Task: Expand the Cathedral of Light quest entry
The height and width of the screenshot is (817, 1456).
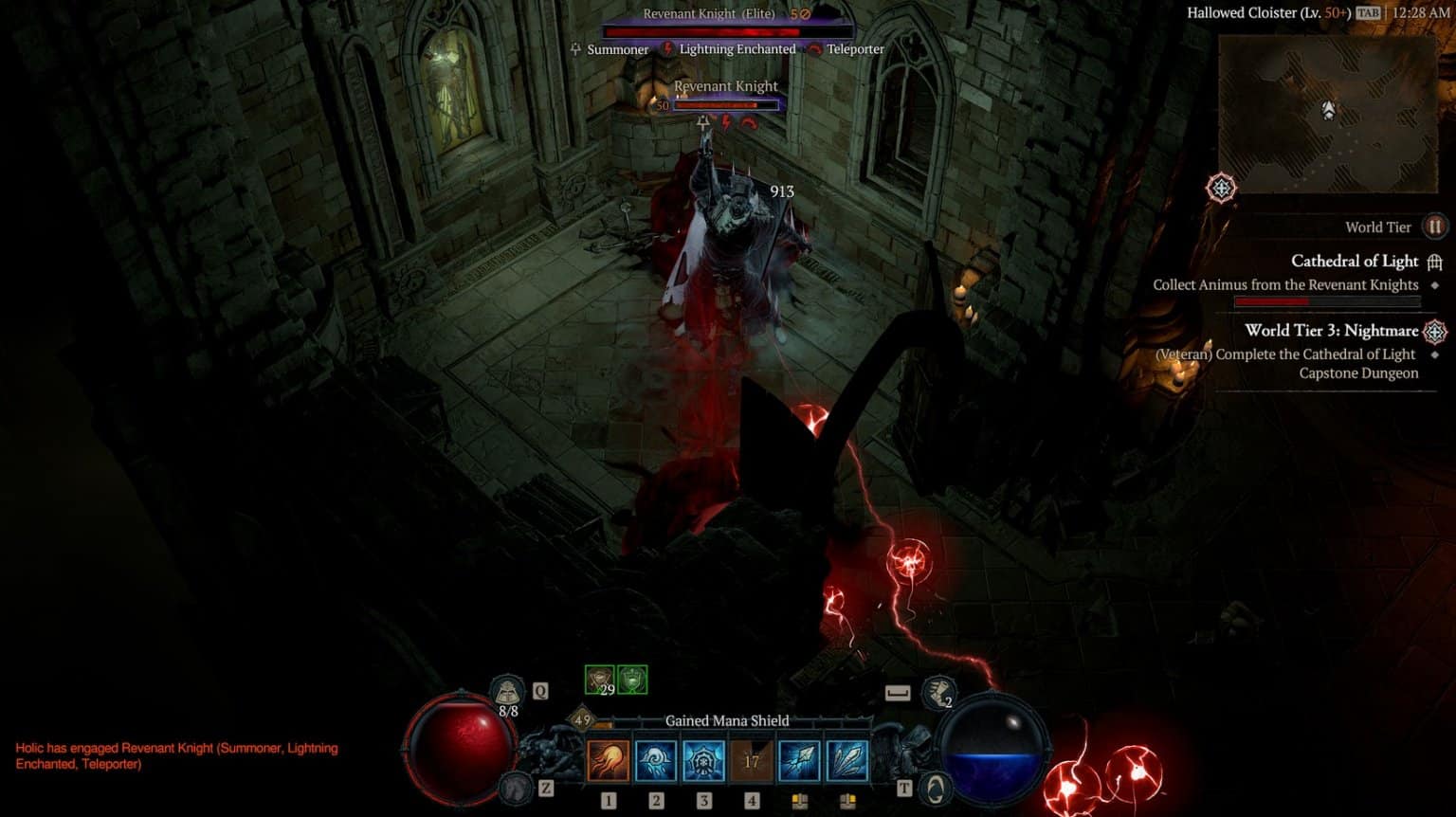Action: click(1356, 261)
